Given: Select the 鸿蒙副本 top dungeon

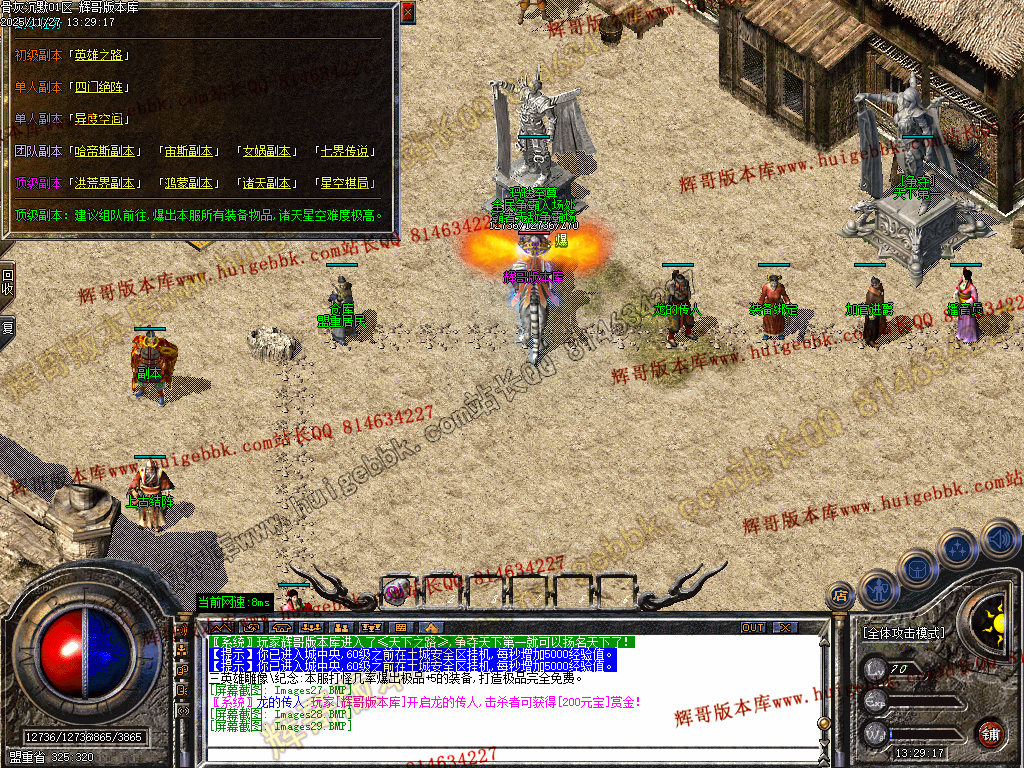Looking at the screenshot, I should [189, 183].
